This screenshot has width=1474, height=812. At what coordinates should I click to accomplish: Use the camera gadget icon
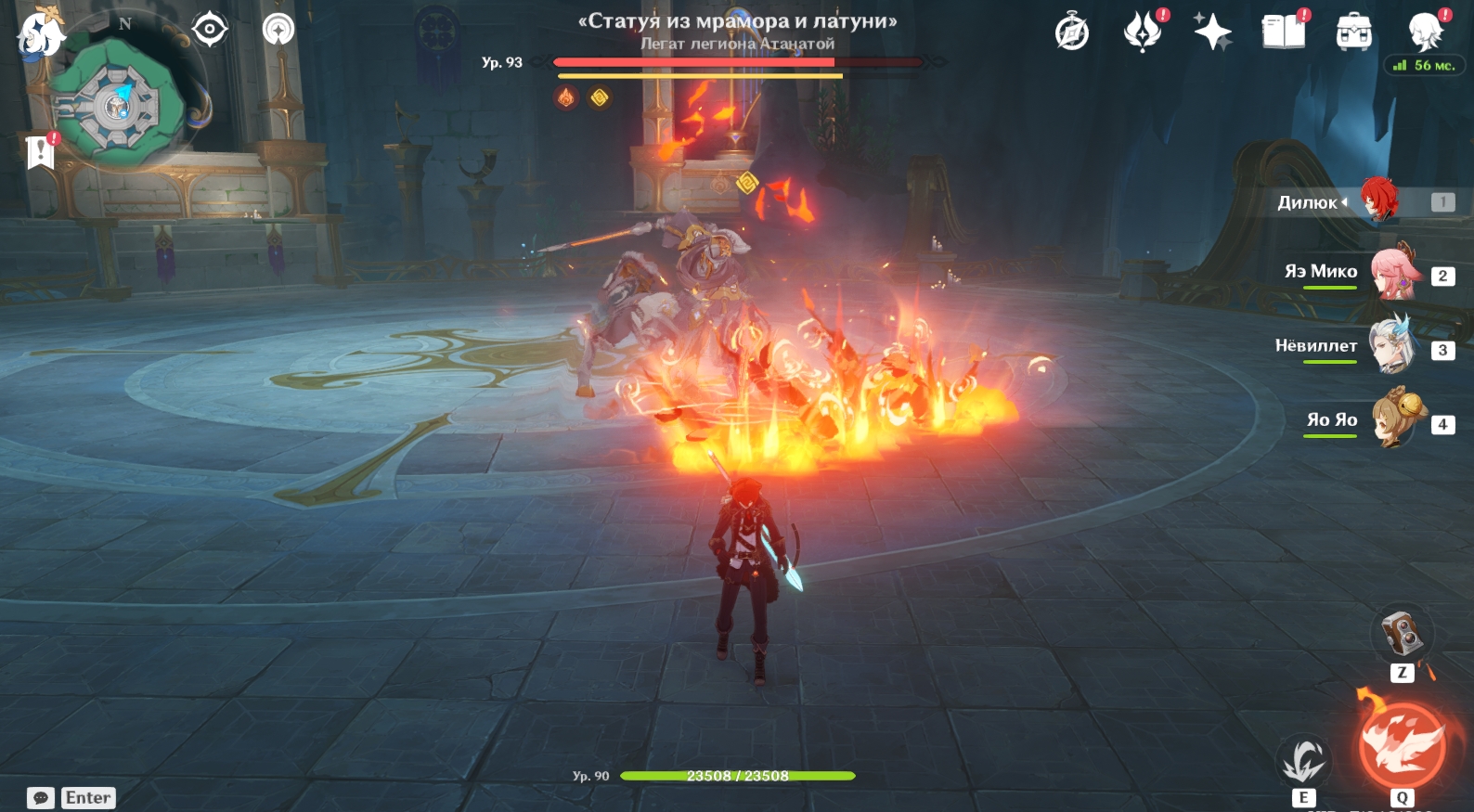click(1402, 634)
